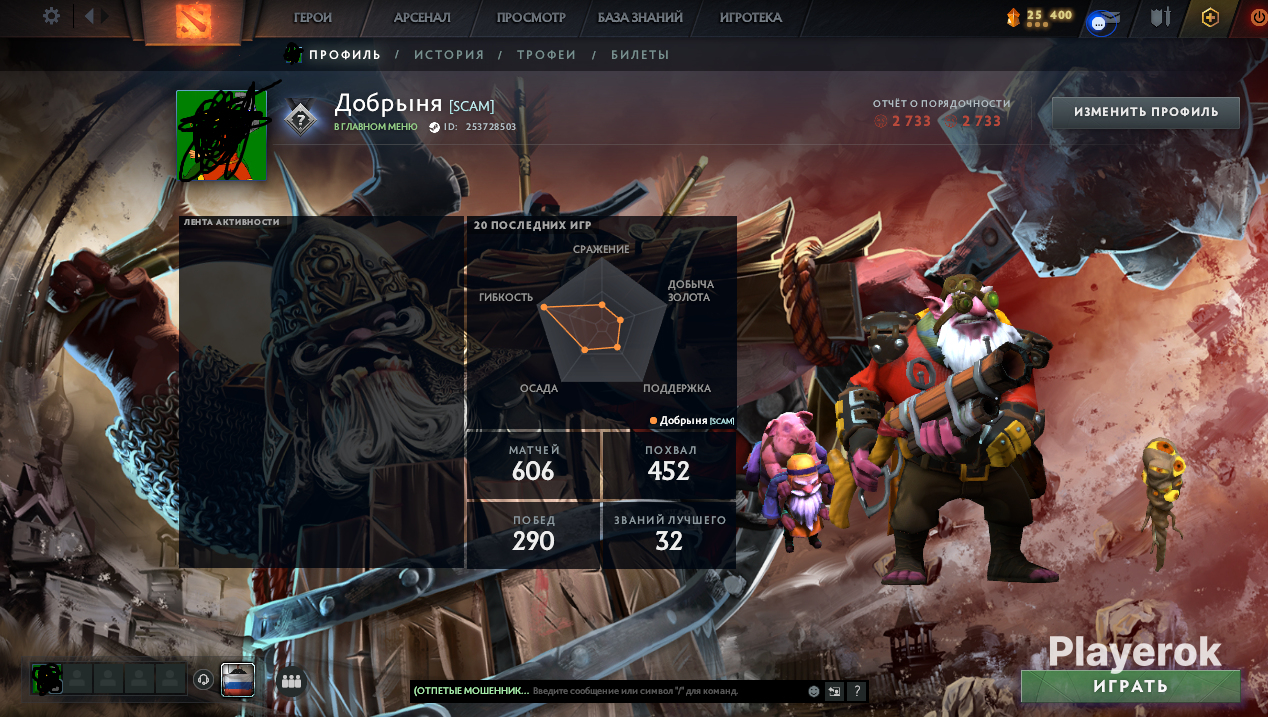Exit the game with the power button
Viewport: 1268px width, 717px height.
1258,17
